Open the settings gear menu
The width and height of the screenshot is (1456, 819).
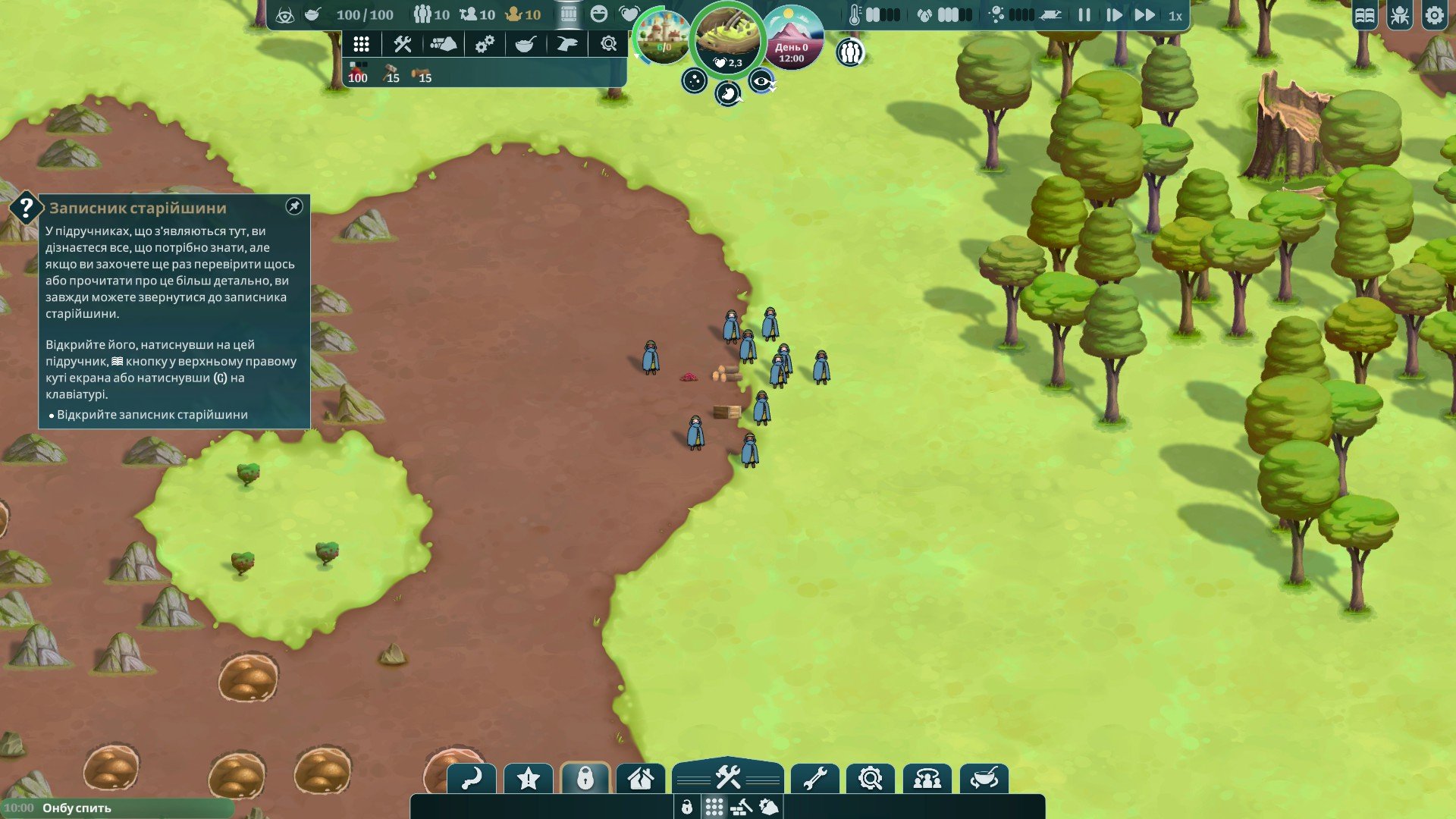(x=1434, y=16)
